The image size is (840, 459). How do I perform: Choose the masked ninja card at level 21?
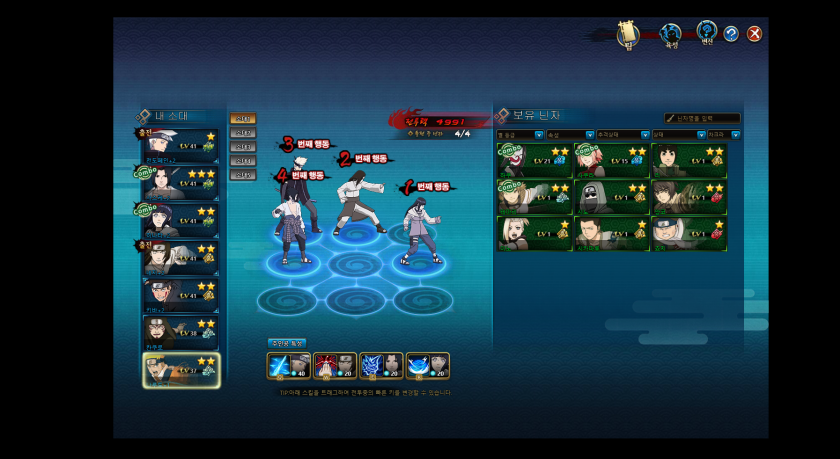[x=533, y=160]
